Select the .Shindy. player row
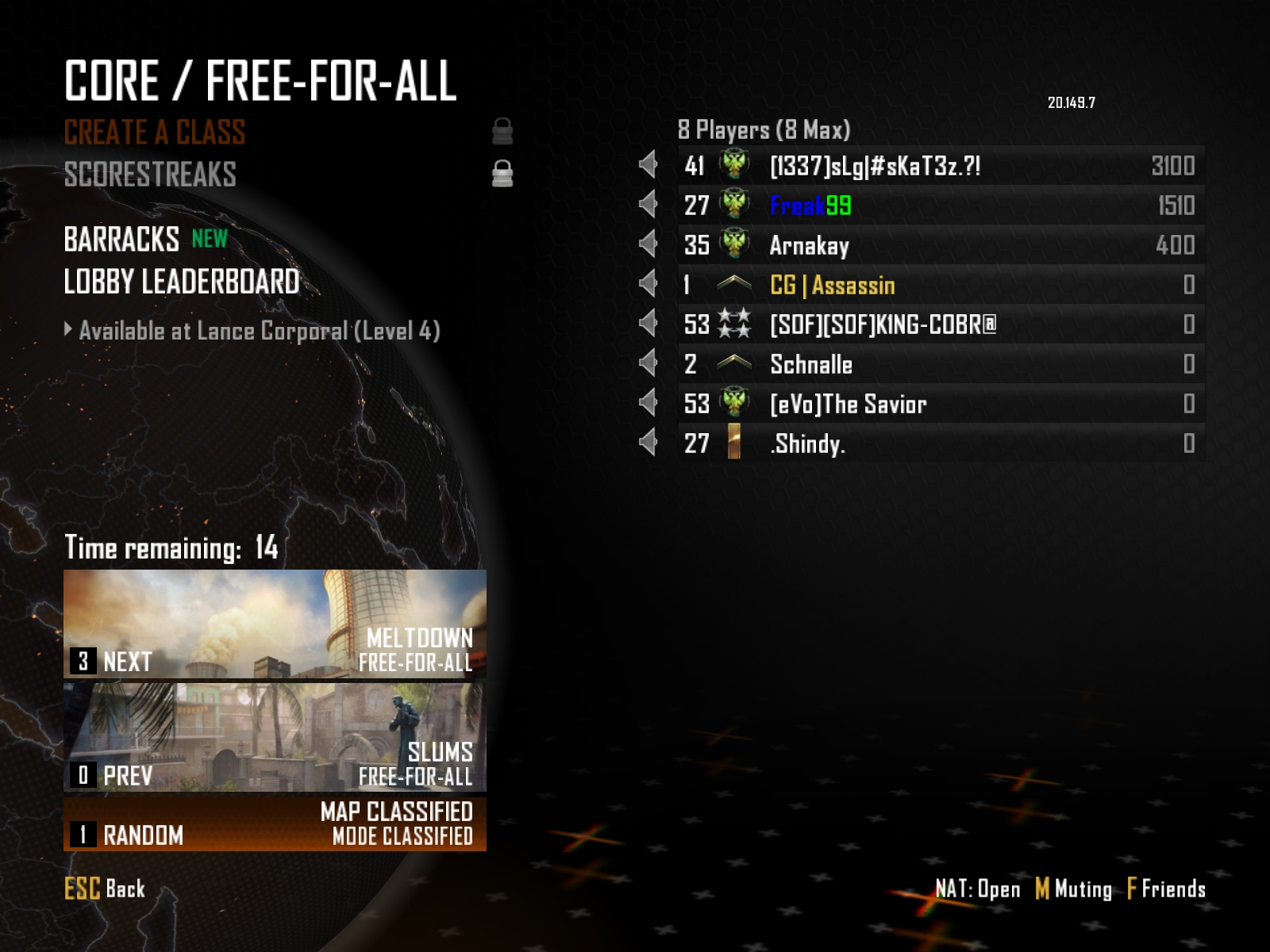This screenshot has height=952, width=1270. click(941, 443)
